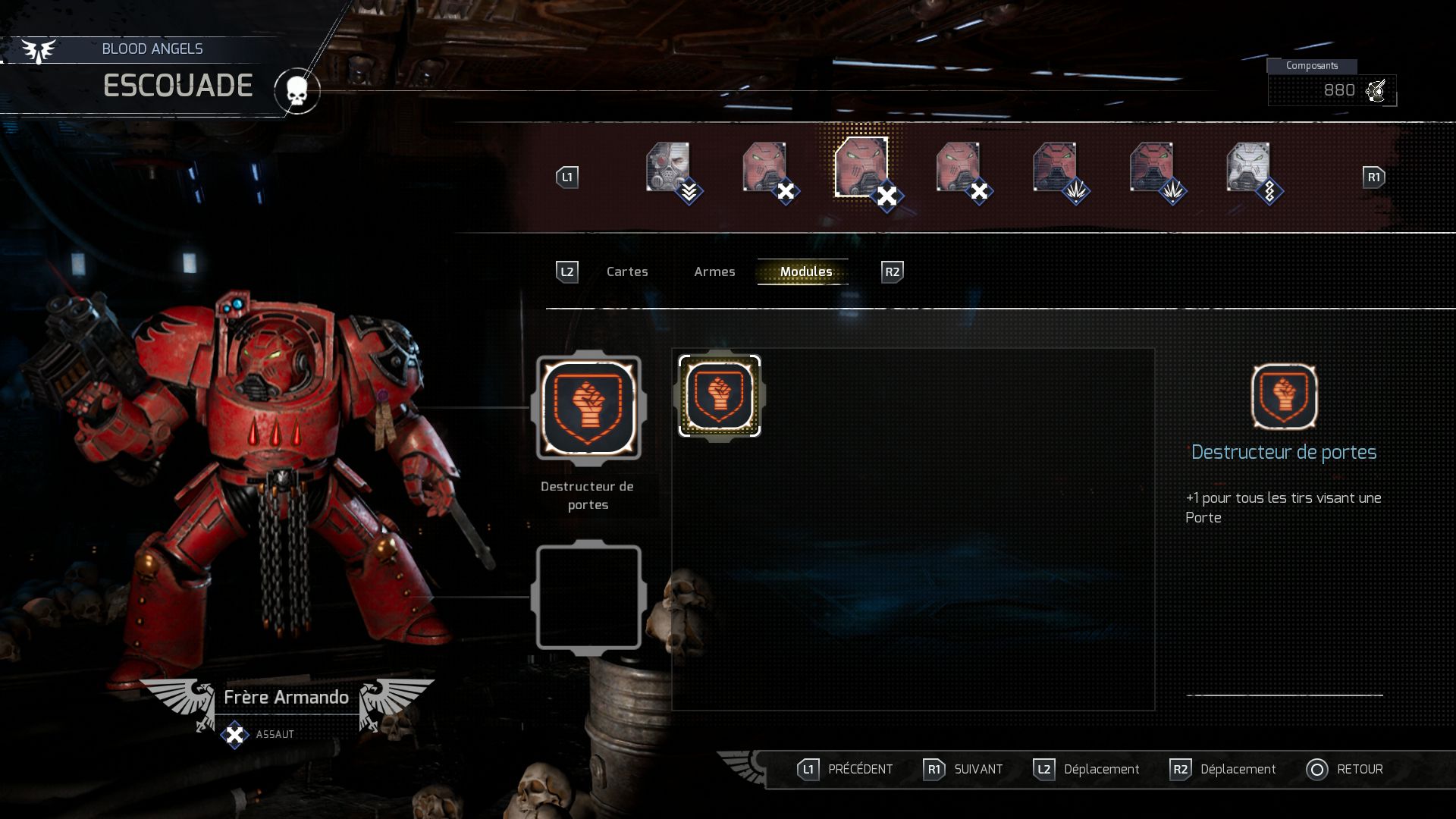Select the fifth squad portrait with flame emblem

(x=1057, y=165)
